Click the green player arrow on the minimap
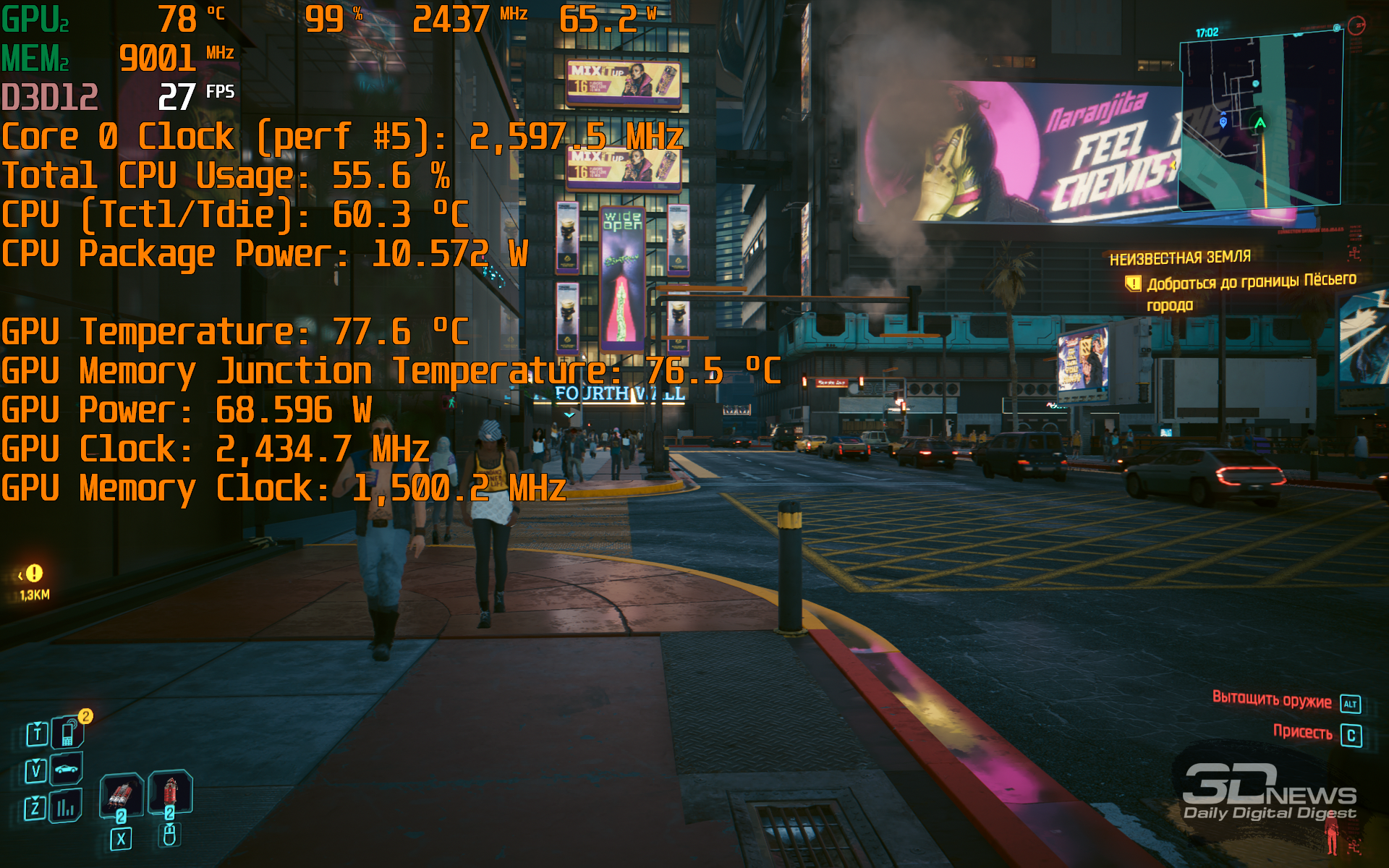 1260,124
